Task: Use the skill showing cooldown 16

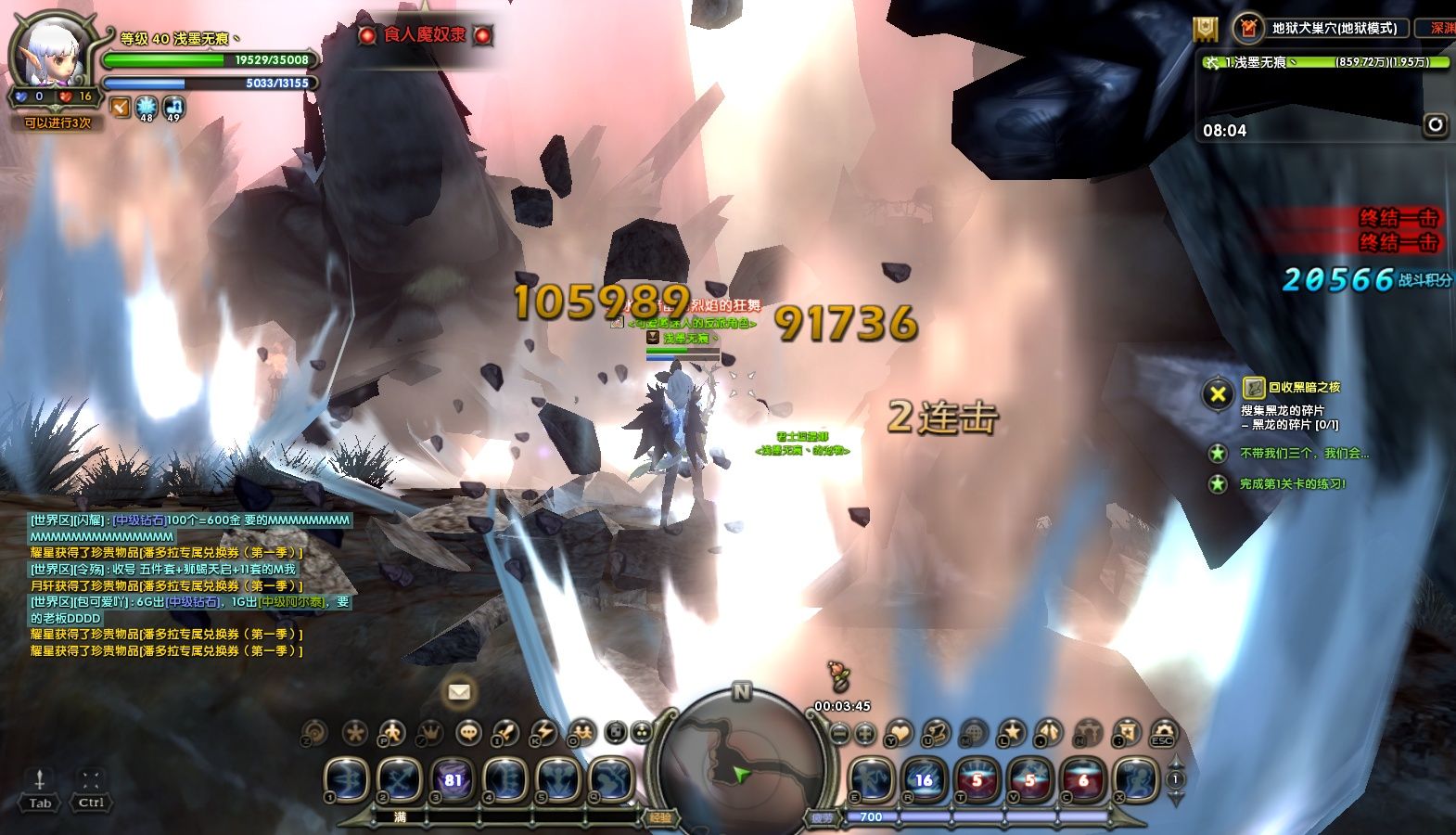Action: [x=924, y=779]
